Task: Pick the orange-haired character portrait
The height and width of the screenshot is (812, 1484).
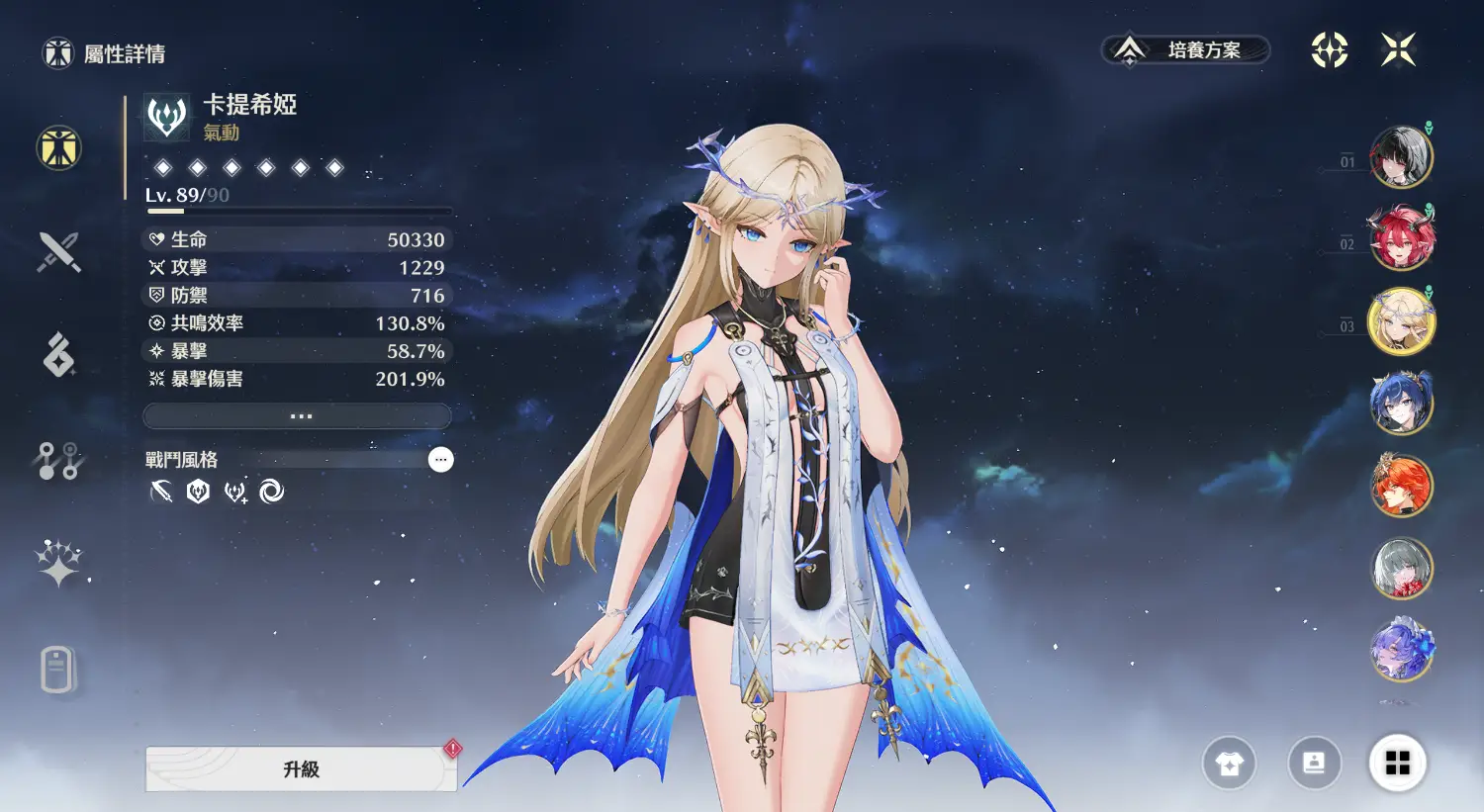Action: coord(1401,486)
